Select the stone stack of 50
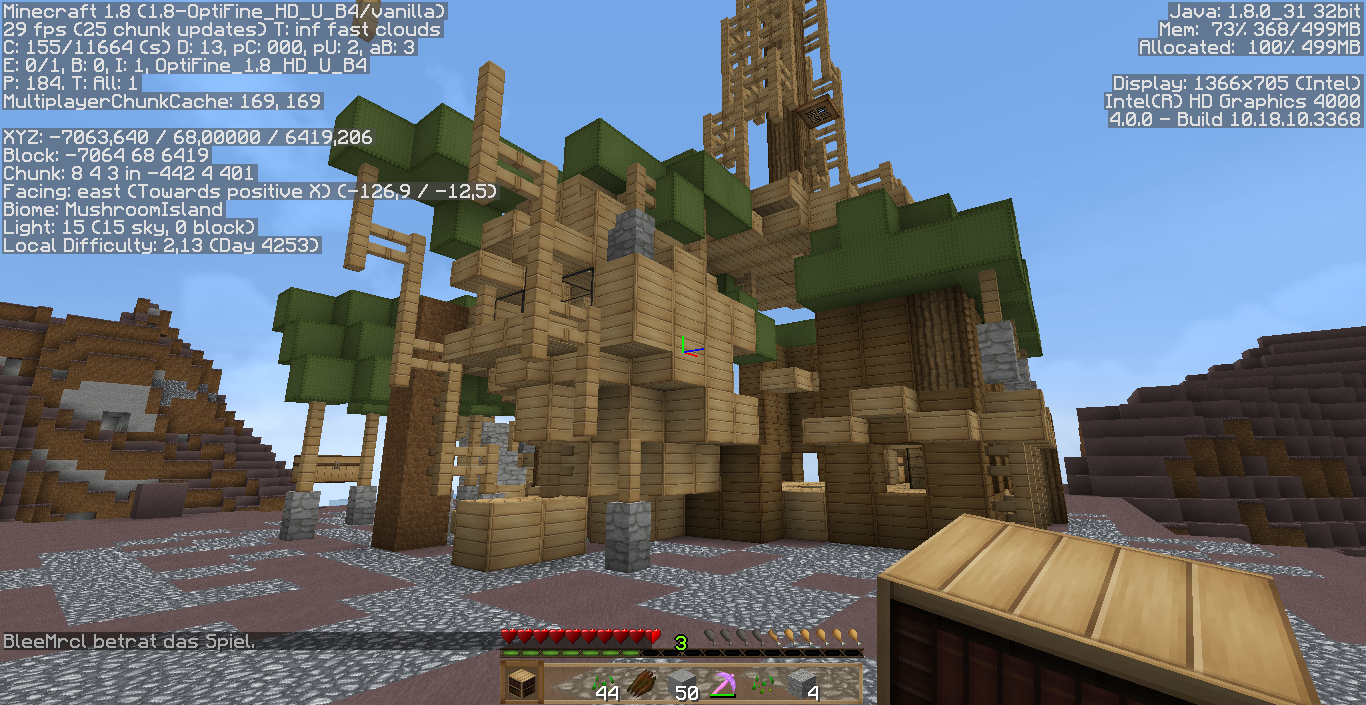The height and width of the screenshot is (705, 1366). pyautogui.click(x=682, y=685)
